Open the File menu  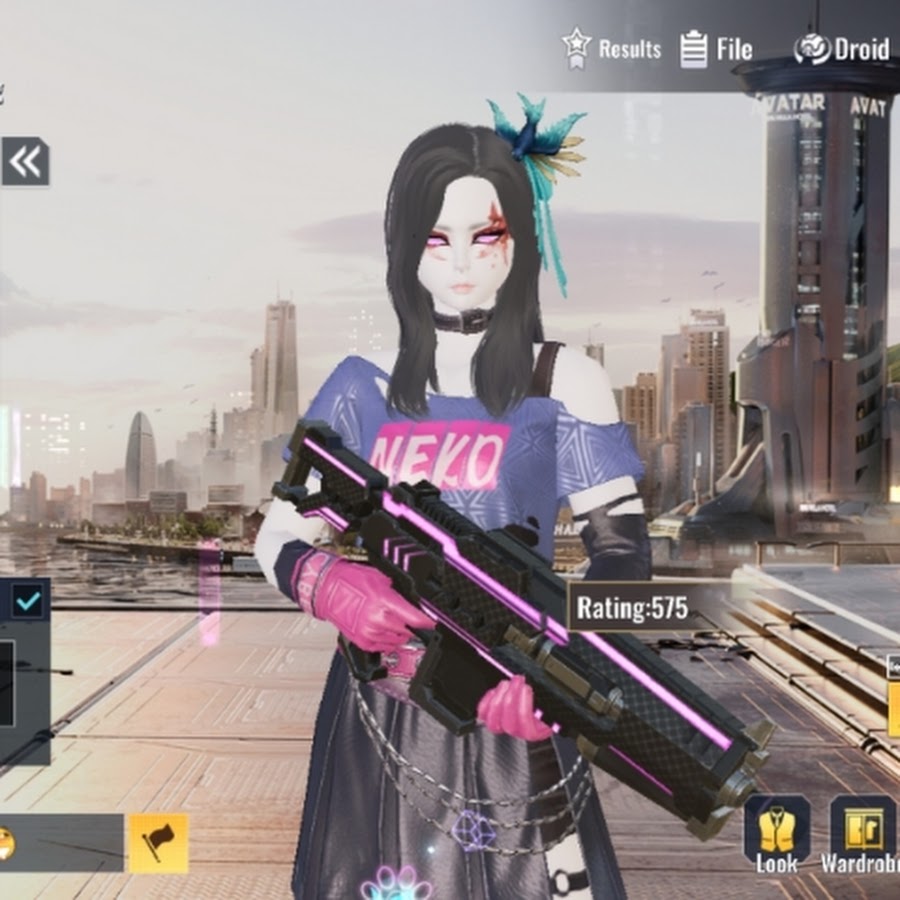pos(716,49)
